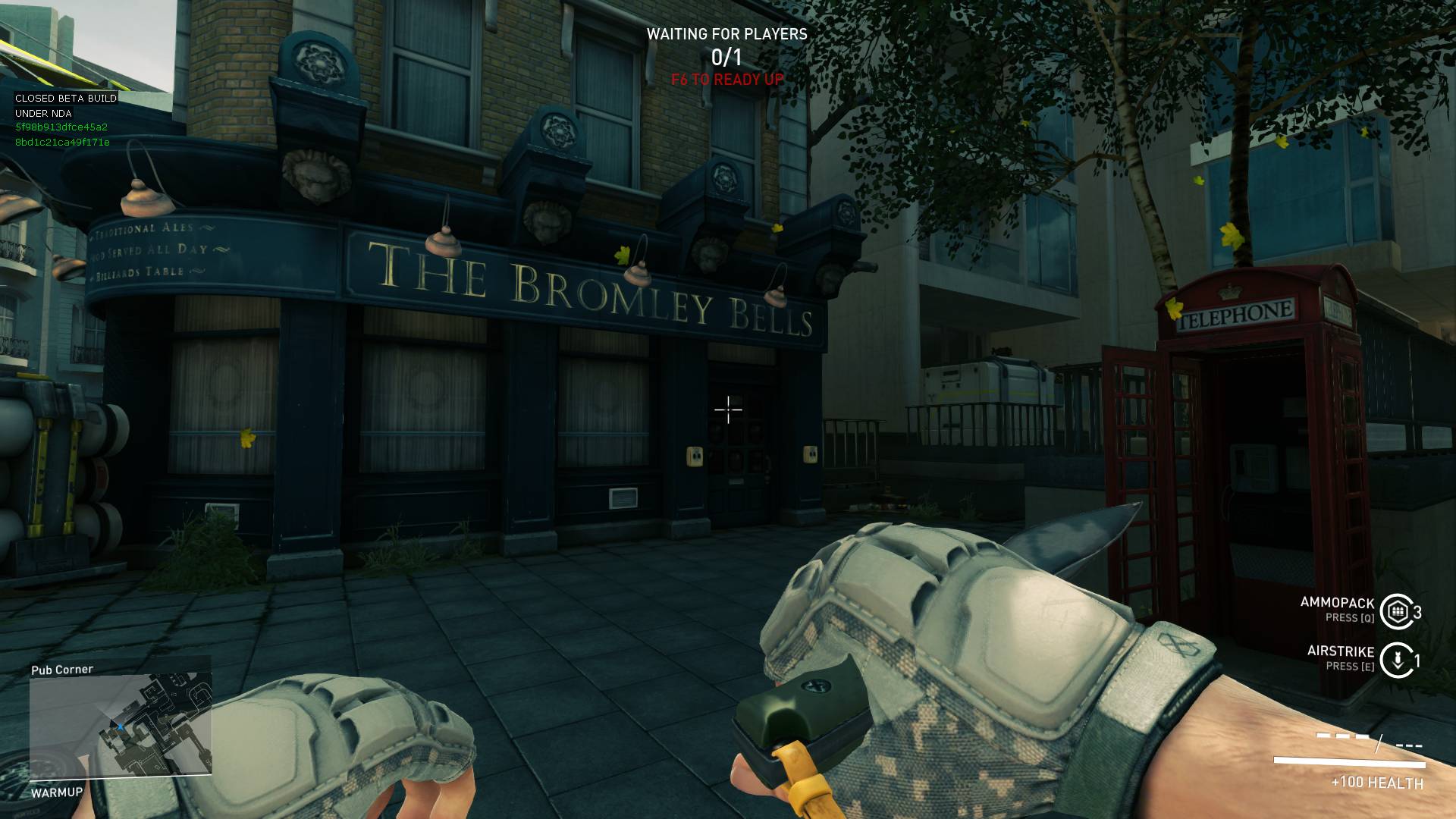
Task: Activate the Ammopack ability icon
Action: (1398, 611)
